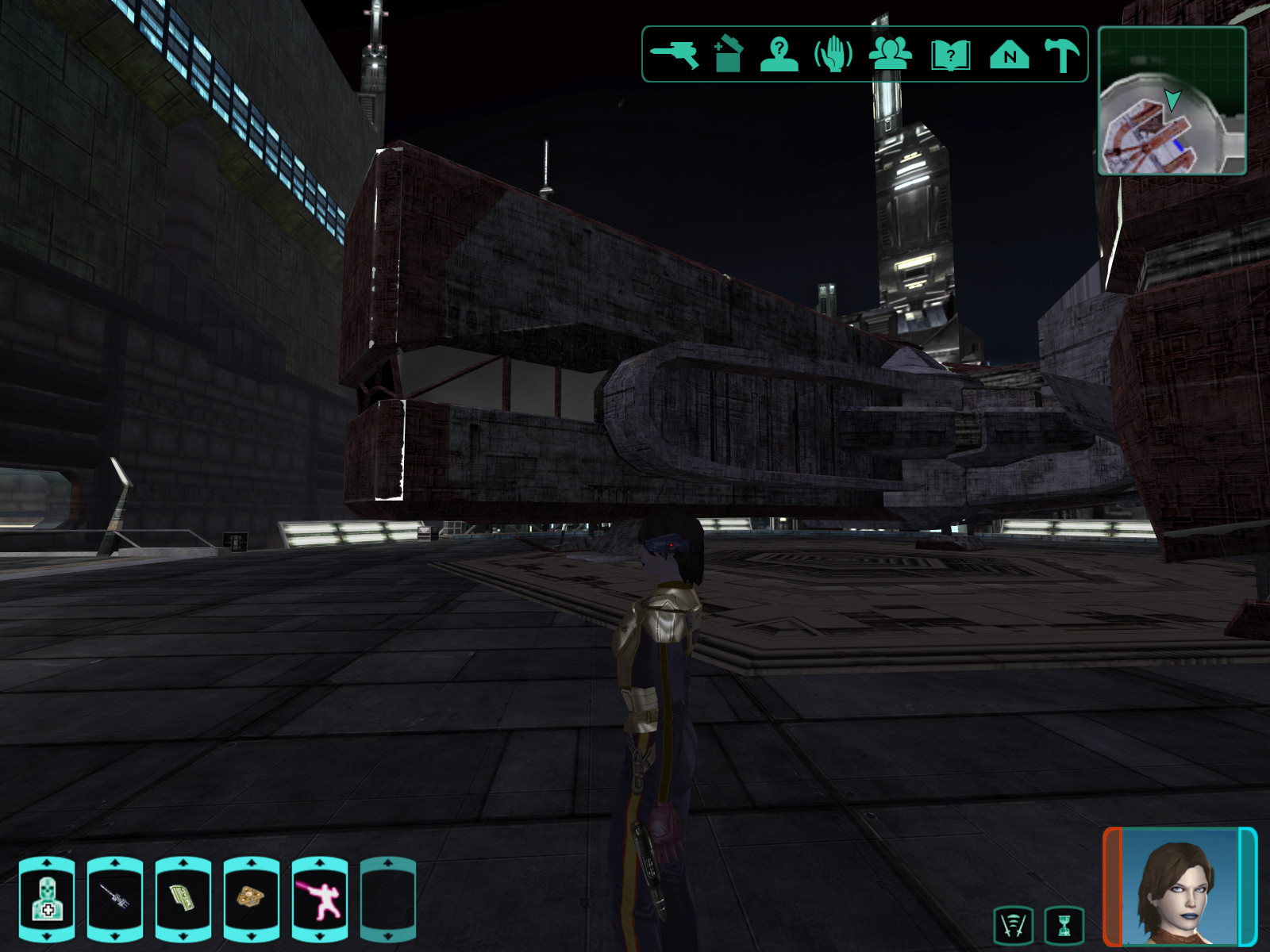Open the party group icon

[890, 55]
